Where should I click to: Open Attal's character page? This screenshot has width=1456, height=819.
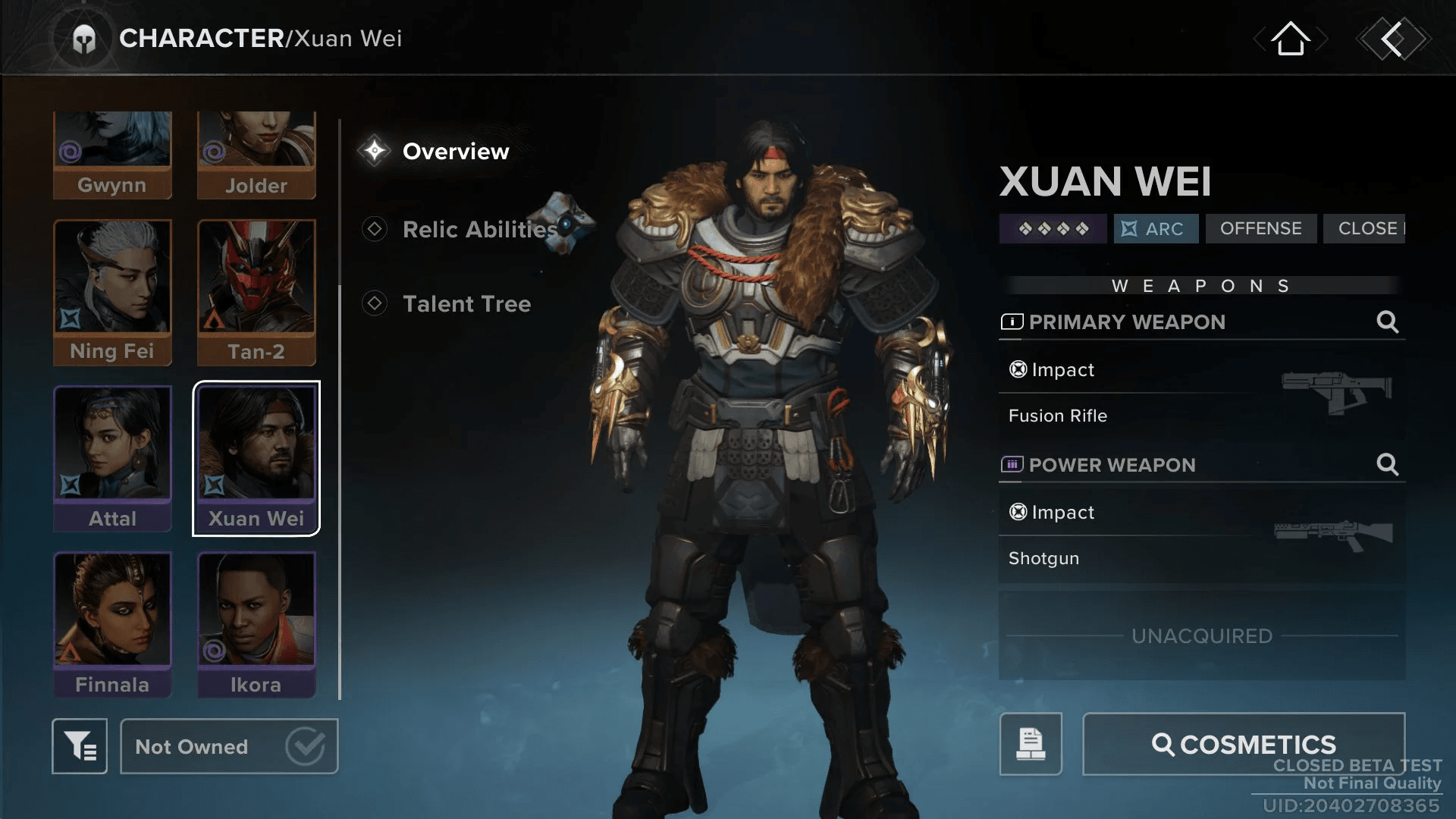[112, 458]
